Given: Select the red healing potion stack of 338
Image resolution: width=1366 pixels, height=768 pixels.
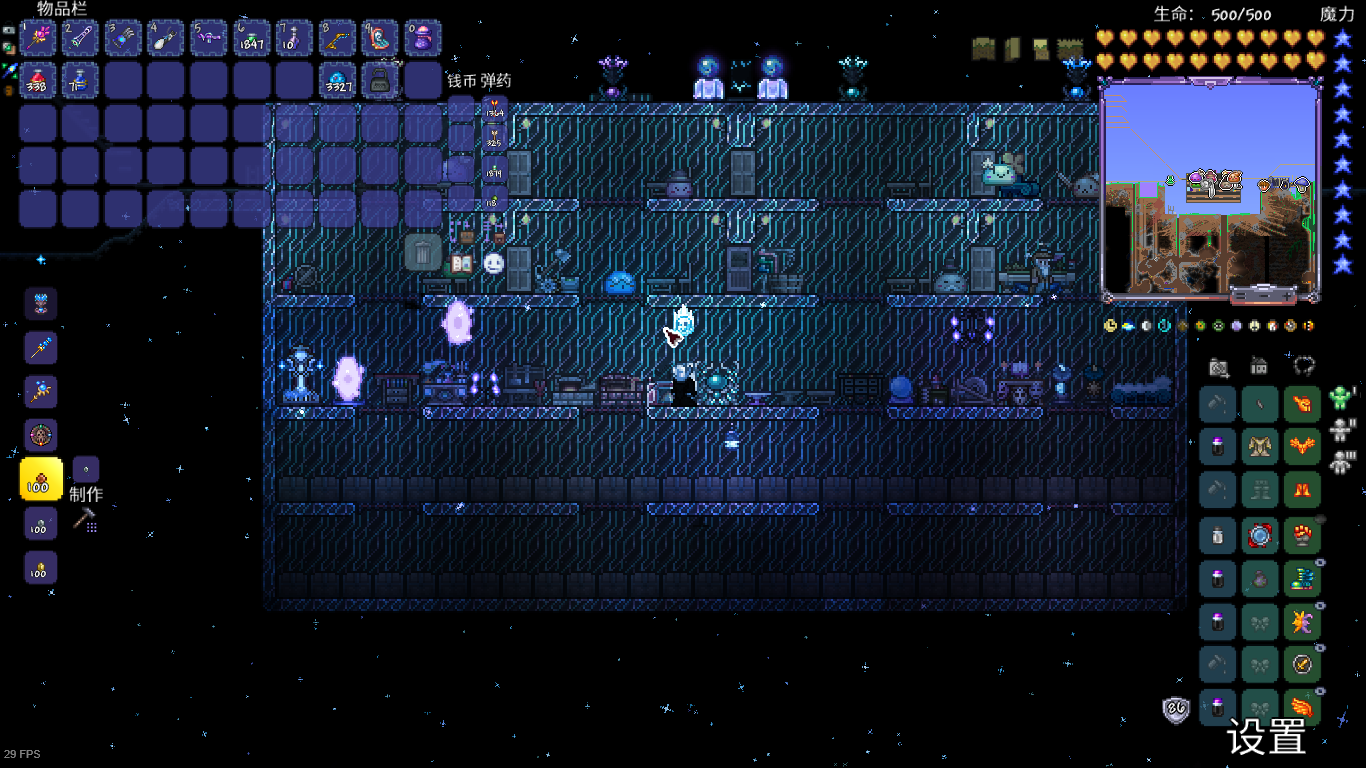Looking at the screenshot, I should pyautogui.click(x=41, y=80).
